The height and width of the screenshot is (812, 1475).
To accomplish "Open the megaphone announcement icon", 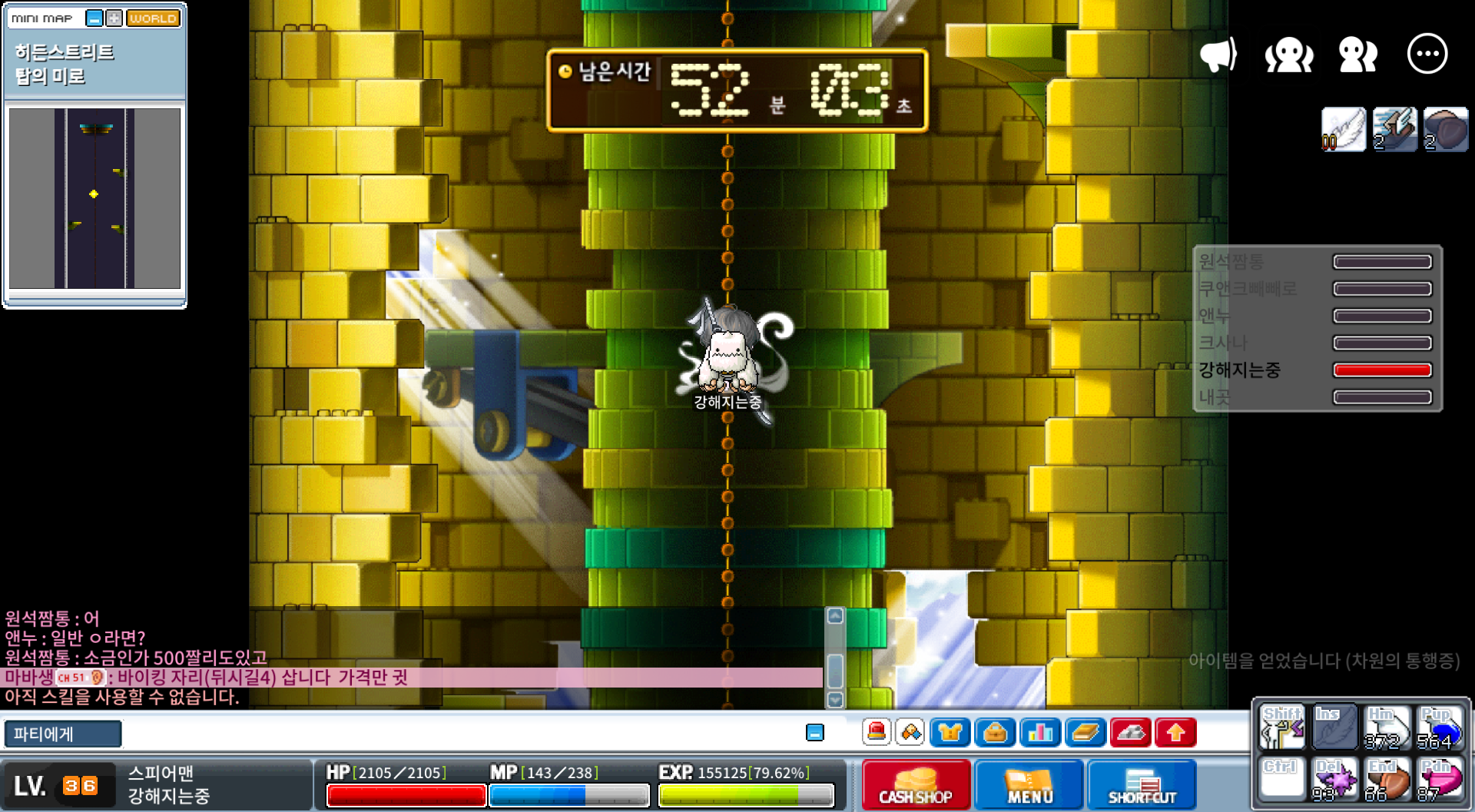I will 1218,55.
